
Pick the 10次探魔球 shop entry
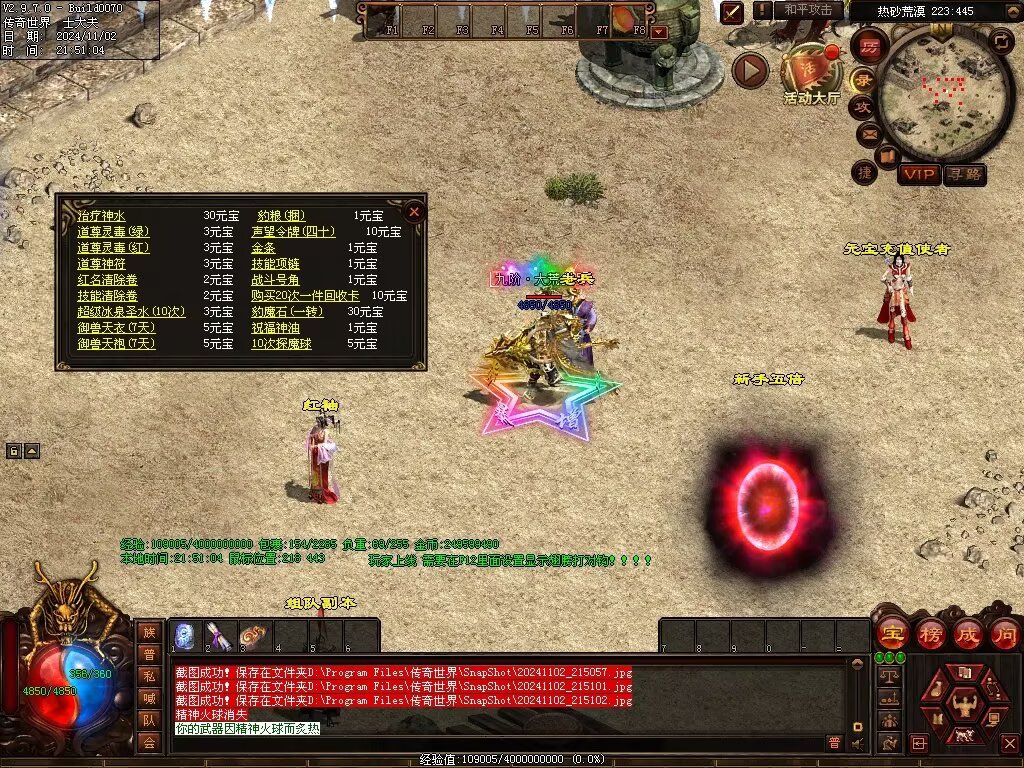point(281,344)
